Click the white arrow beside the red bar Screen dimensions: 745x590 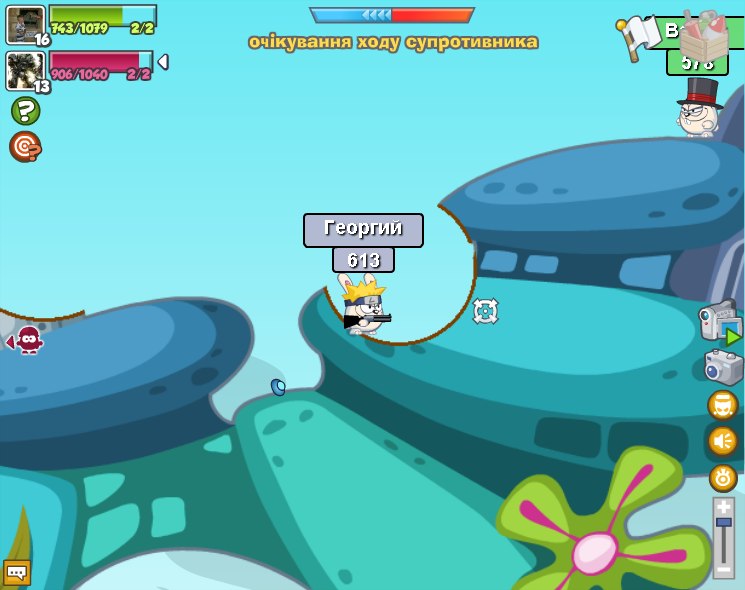(162, 62)
